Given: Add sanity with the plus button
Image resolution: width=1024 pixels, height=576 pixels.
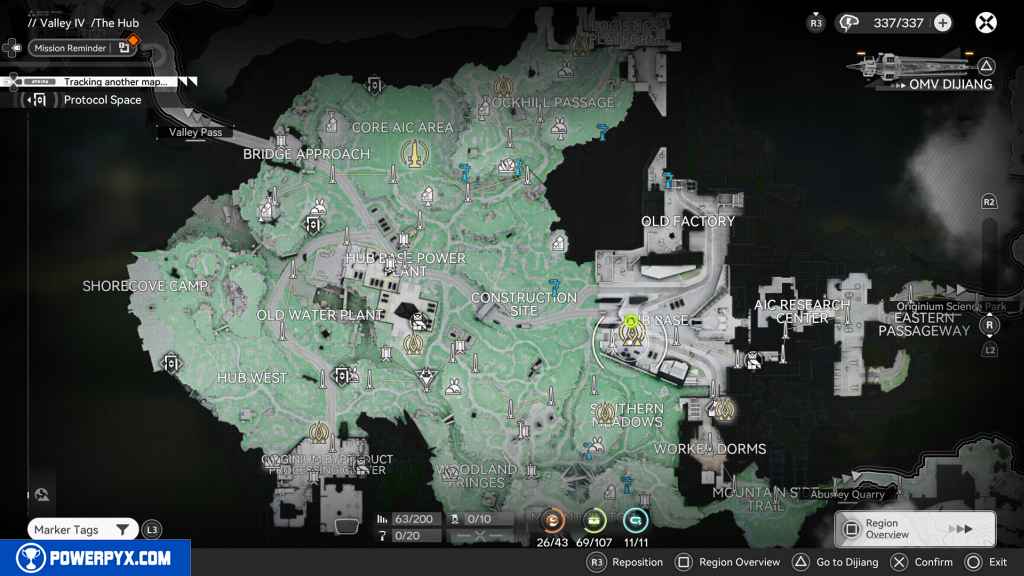Looking at the screenshot, I should point(942,23).
